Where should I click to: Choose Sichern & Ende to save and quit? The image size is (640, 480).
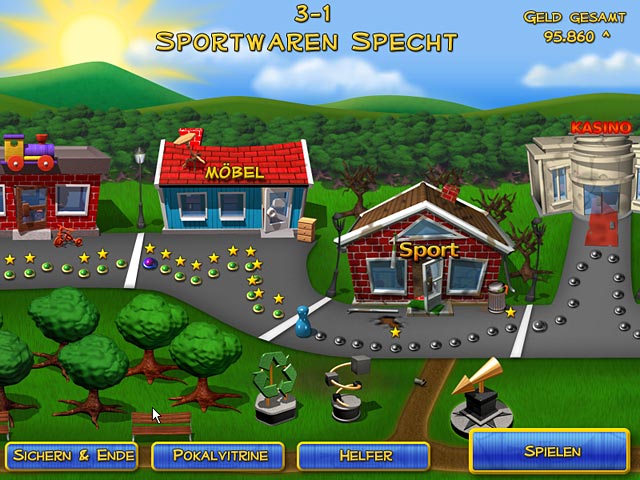point(73,456)
